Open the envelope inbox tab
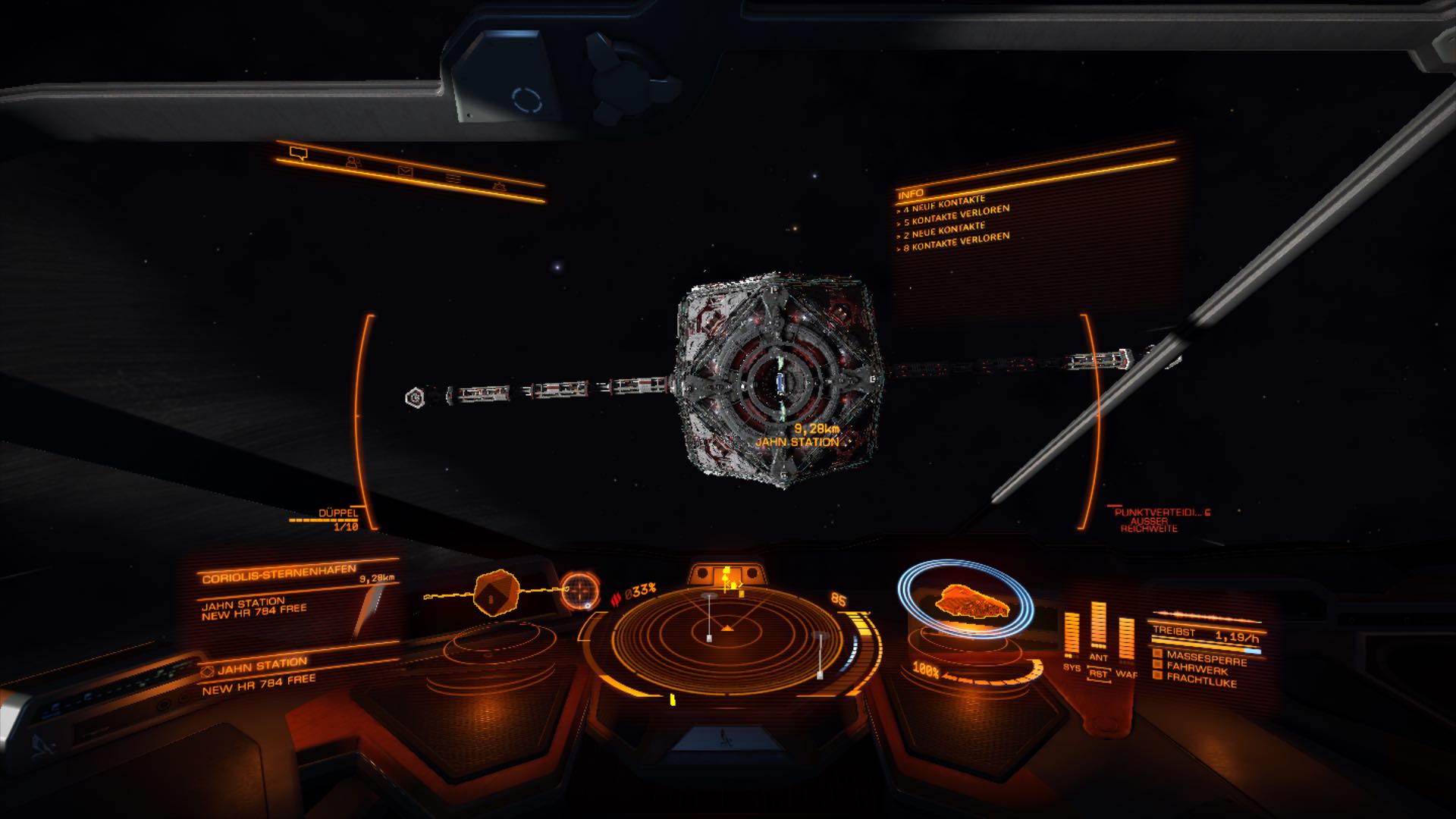 pos(405,171)
